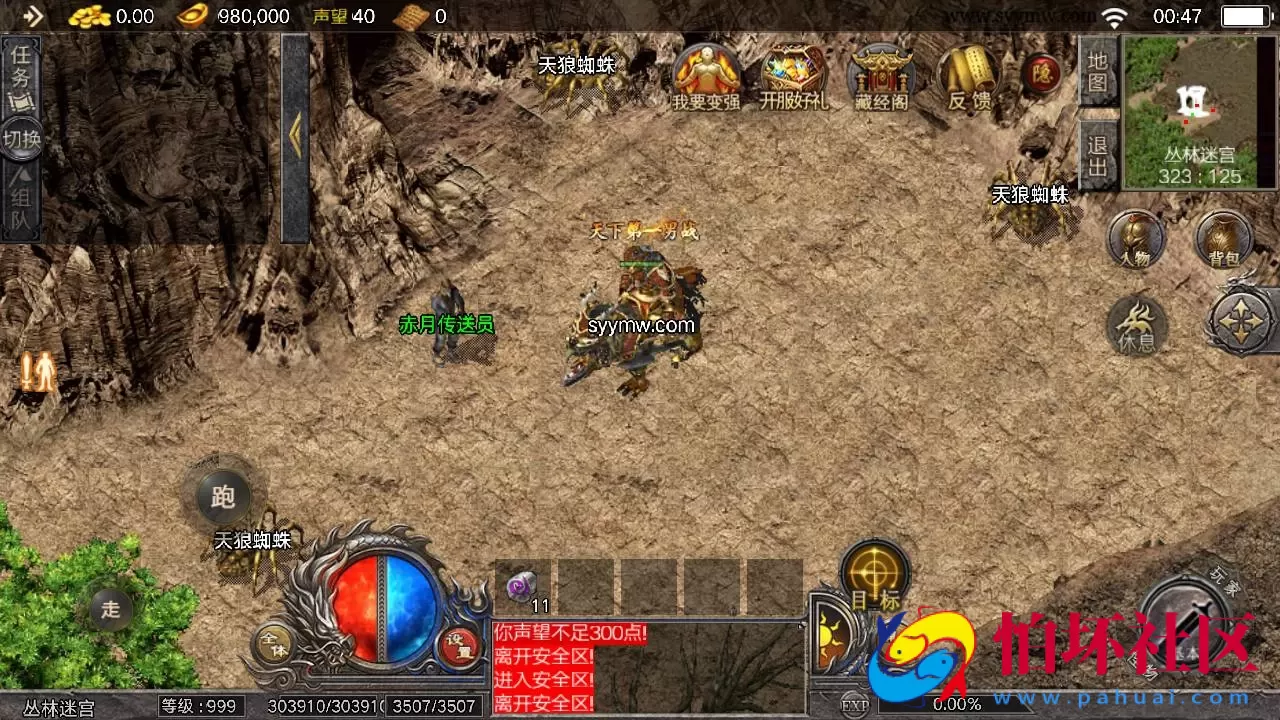Image resolution: width=1280 pixels, height=720 pixels.
Task: Open the 人物 character panel icon
Action: [x=1135, y=240]
